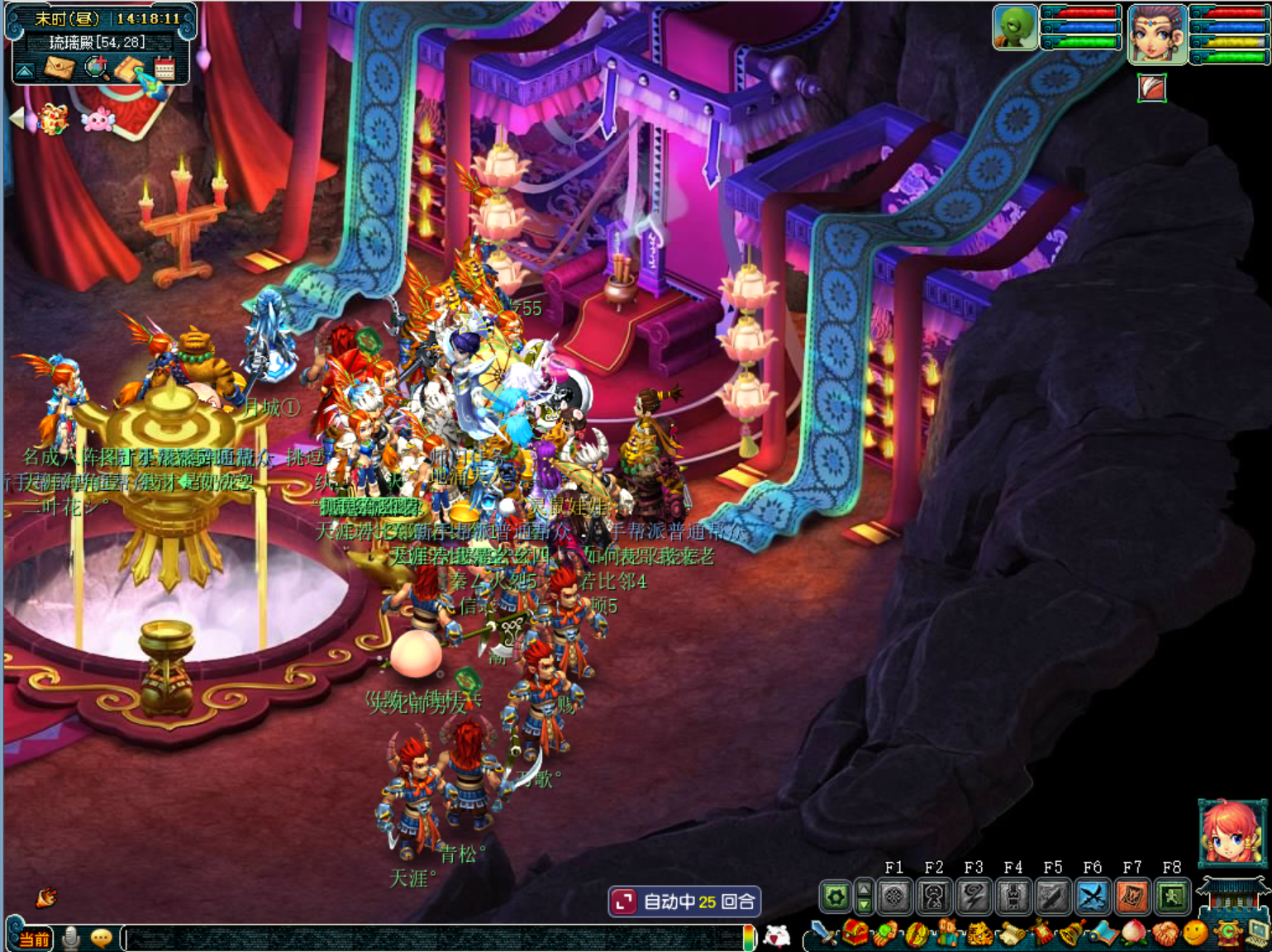Collapse the minimap panel with the arrow
Screen dimensions: 1272x952
(x=25, y=71)
